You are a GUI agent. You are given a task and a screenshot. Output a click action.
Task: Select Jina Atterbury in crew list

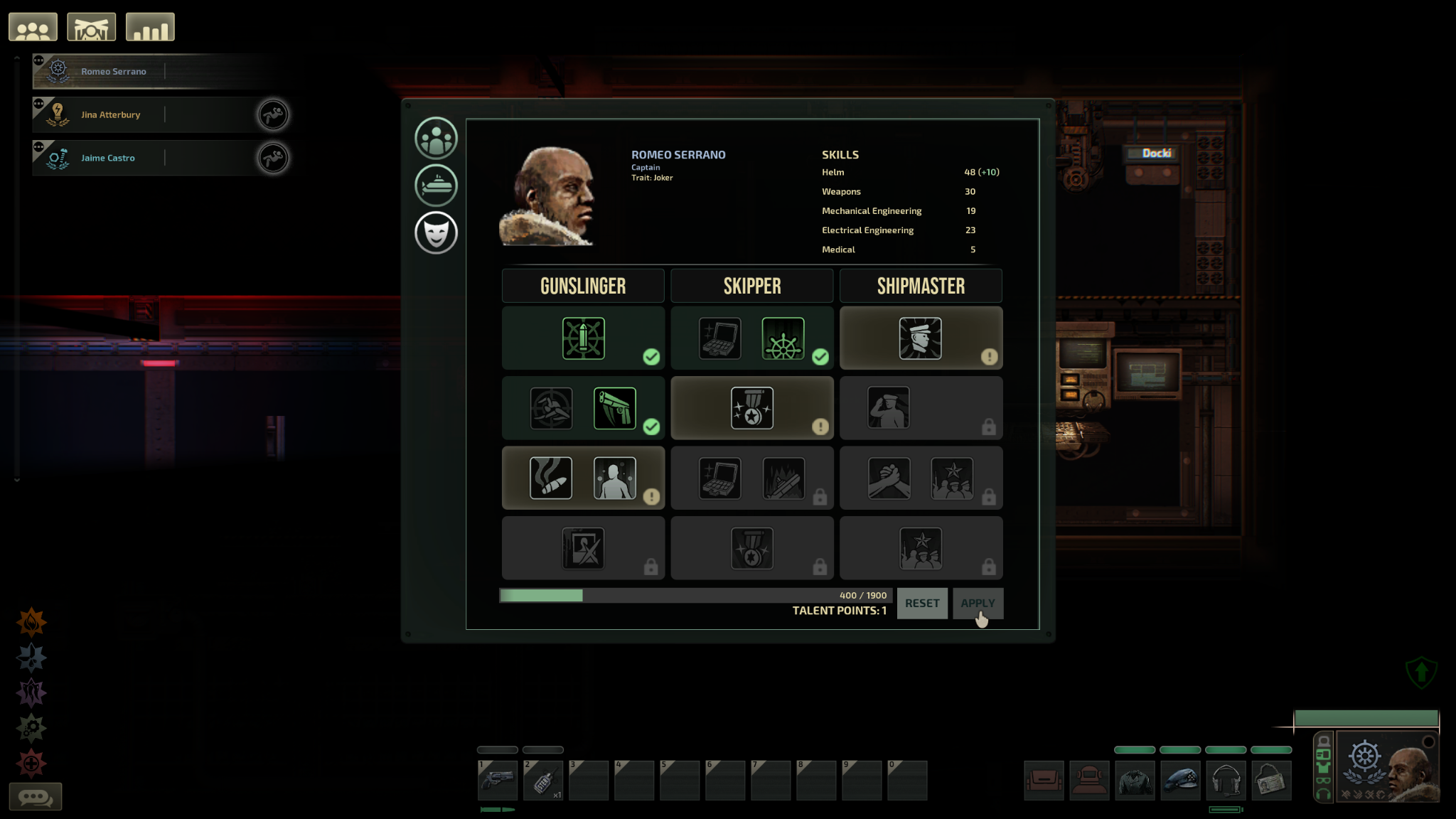tap(111, 115)
